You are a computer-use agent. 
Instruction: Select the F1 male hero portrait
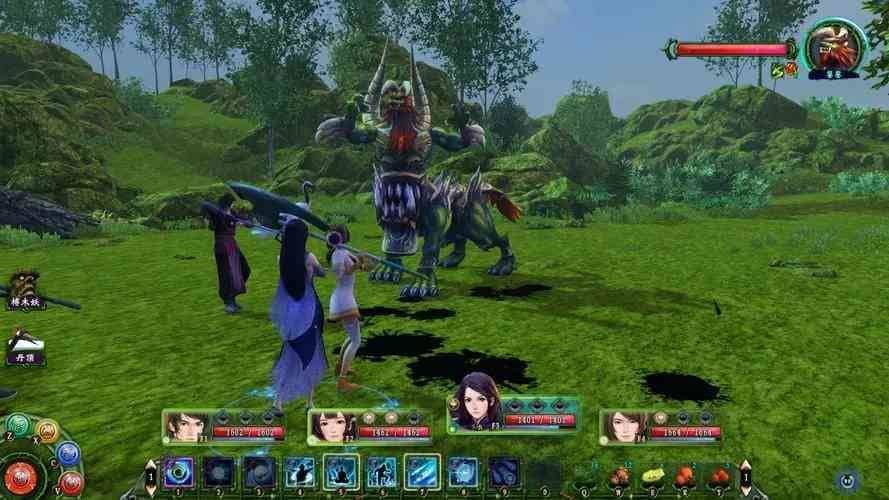click(x=184, y=427)
